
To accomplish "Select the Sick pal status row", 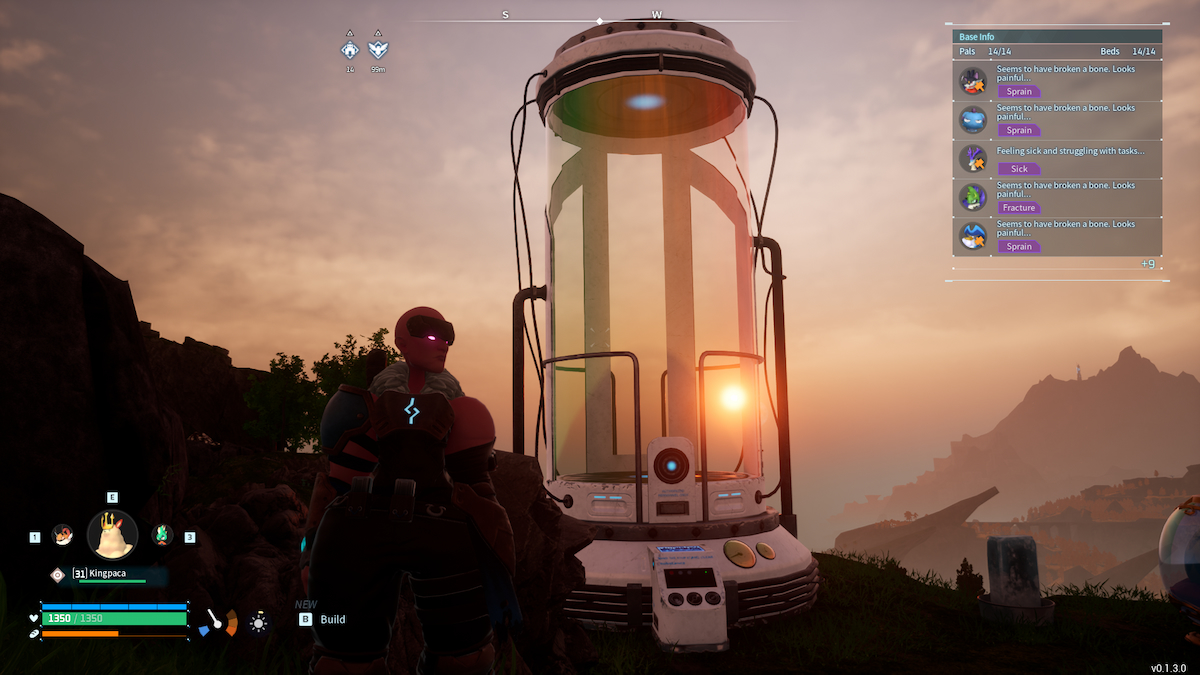I will click(1057, 160).
